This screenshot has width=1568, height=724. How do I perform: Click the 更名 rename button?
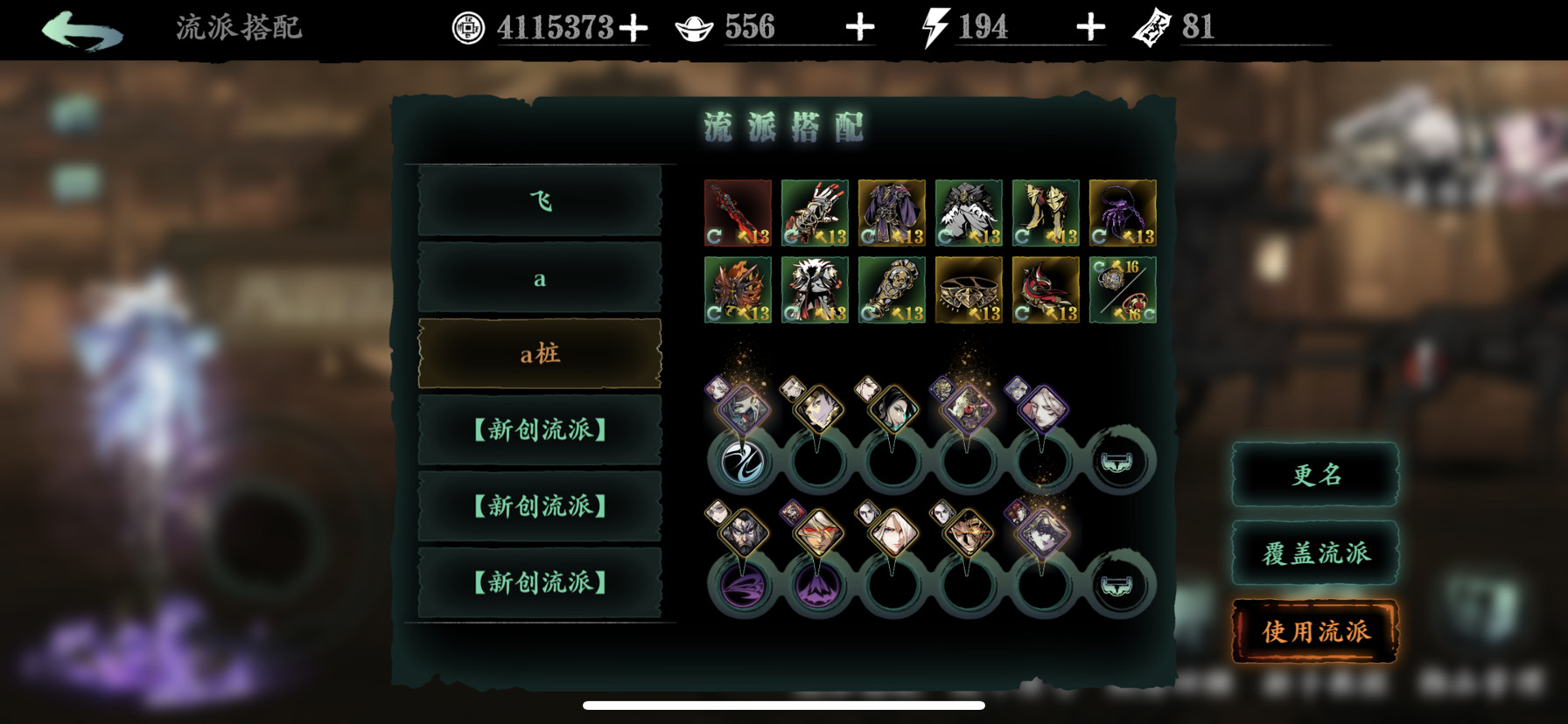click(x=1315, y=475)
